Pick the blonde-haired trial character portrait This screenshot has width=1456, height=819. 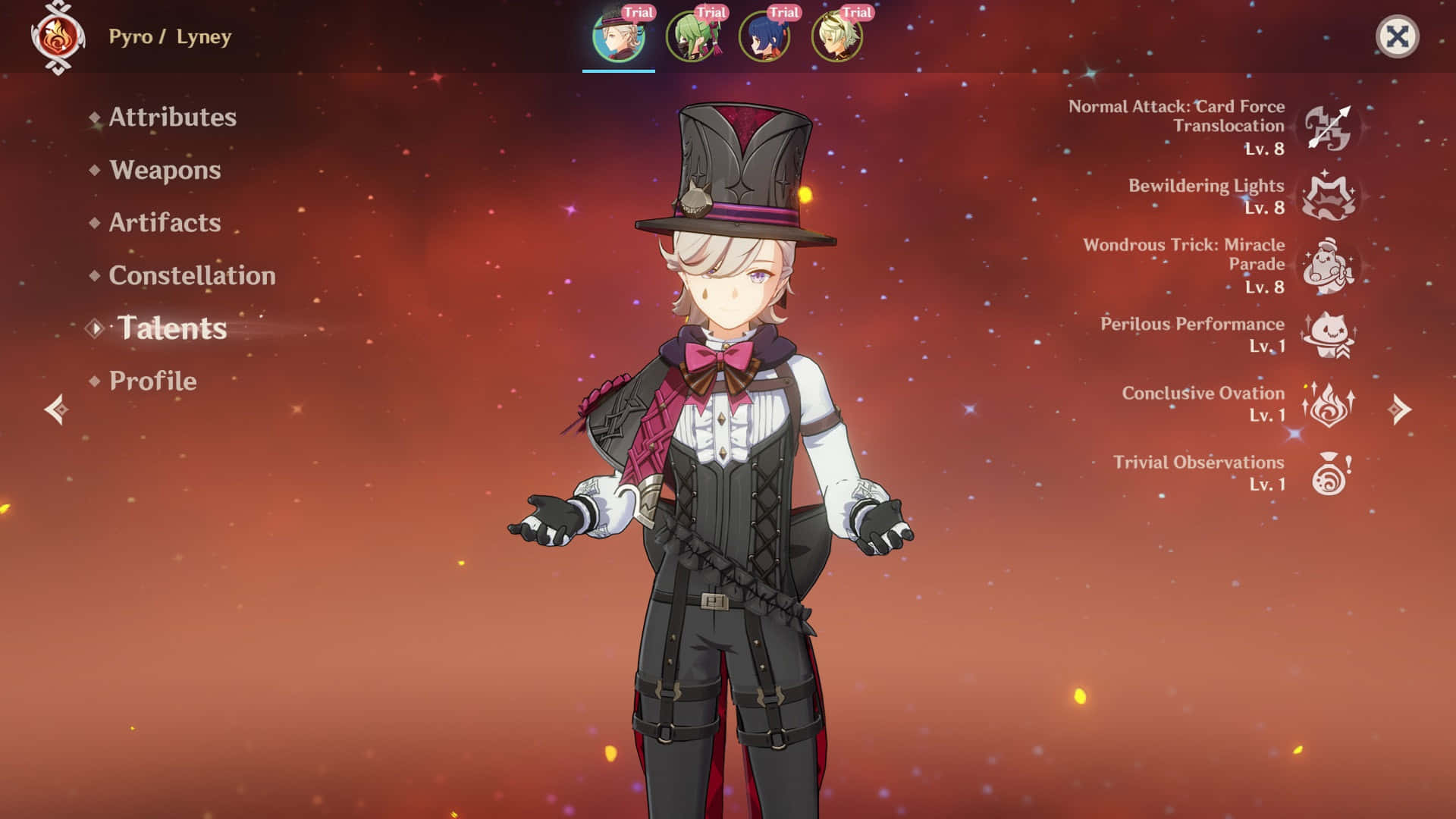pos(836,36)
